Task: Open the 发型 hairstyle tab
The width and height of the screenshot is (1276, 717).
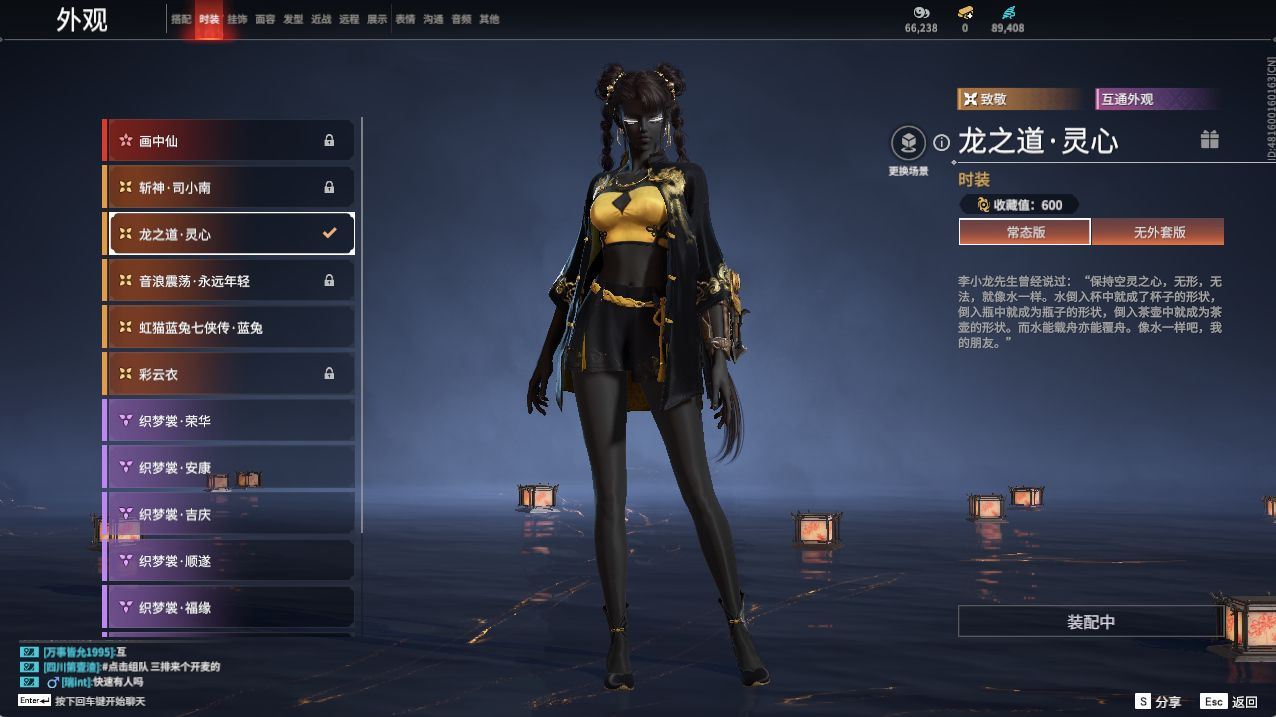Action: pyautogui.click(x=293, y=19)
